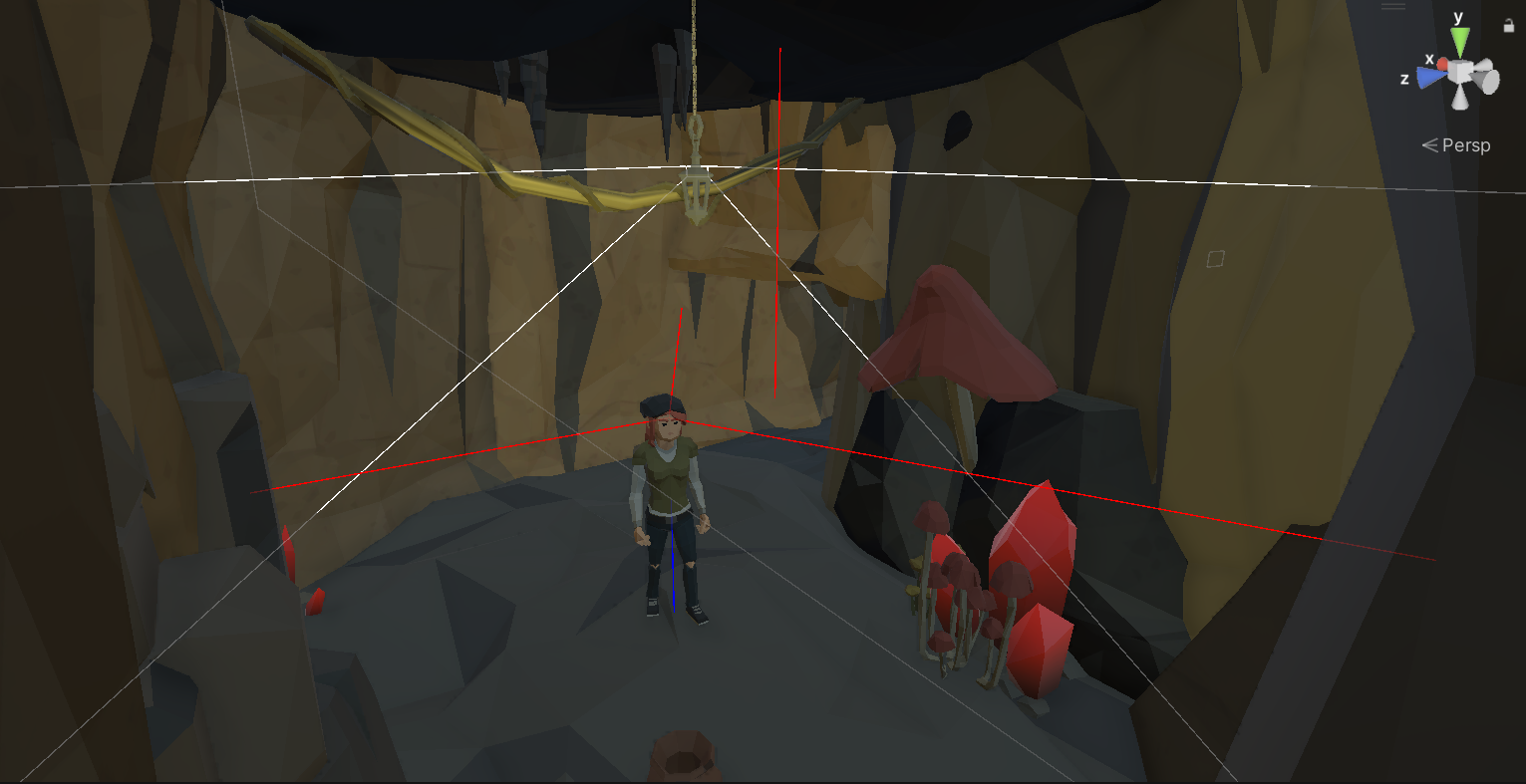Image resolution: width=1526 pixels, height=784 pixels.
Task: Click the red X axis cone
Action: [1442, 64]
